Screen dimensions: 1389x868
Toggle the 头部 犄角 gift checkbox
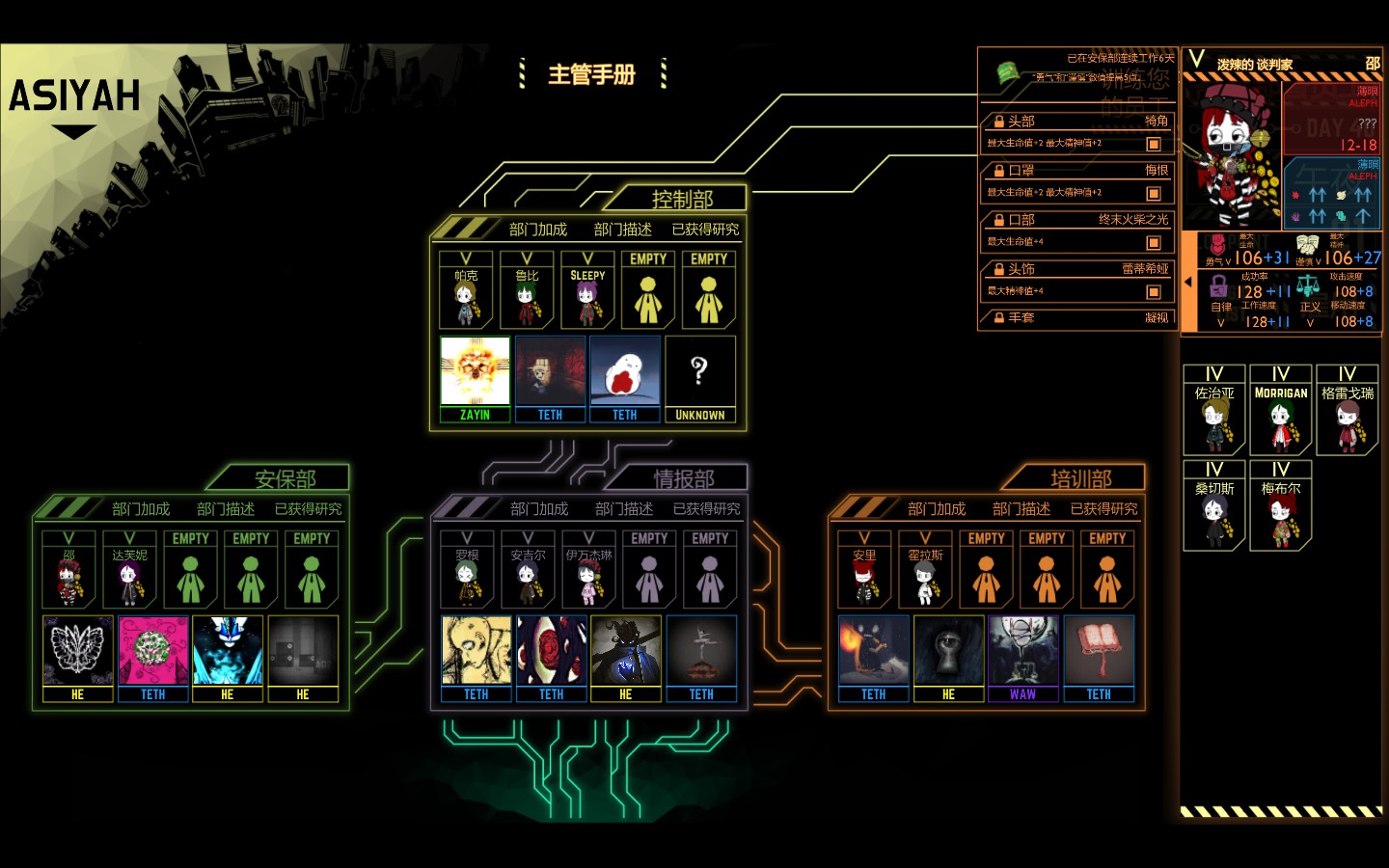point(1153,144)
